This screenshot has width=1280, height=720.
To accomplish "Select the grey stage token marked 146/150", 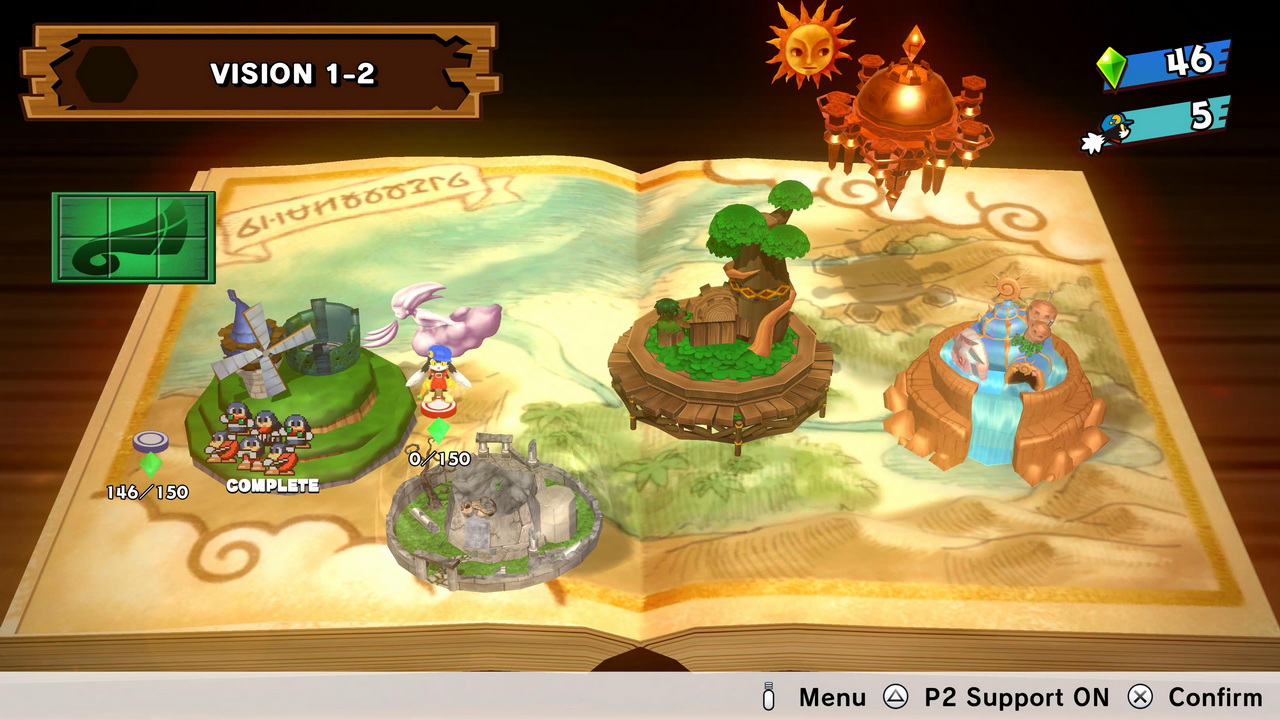I will coord(150,442).
